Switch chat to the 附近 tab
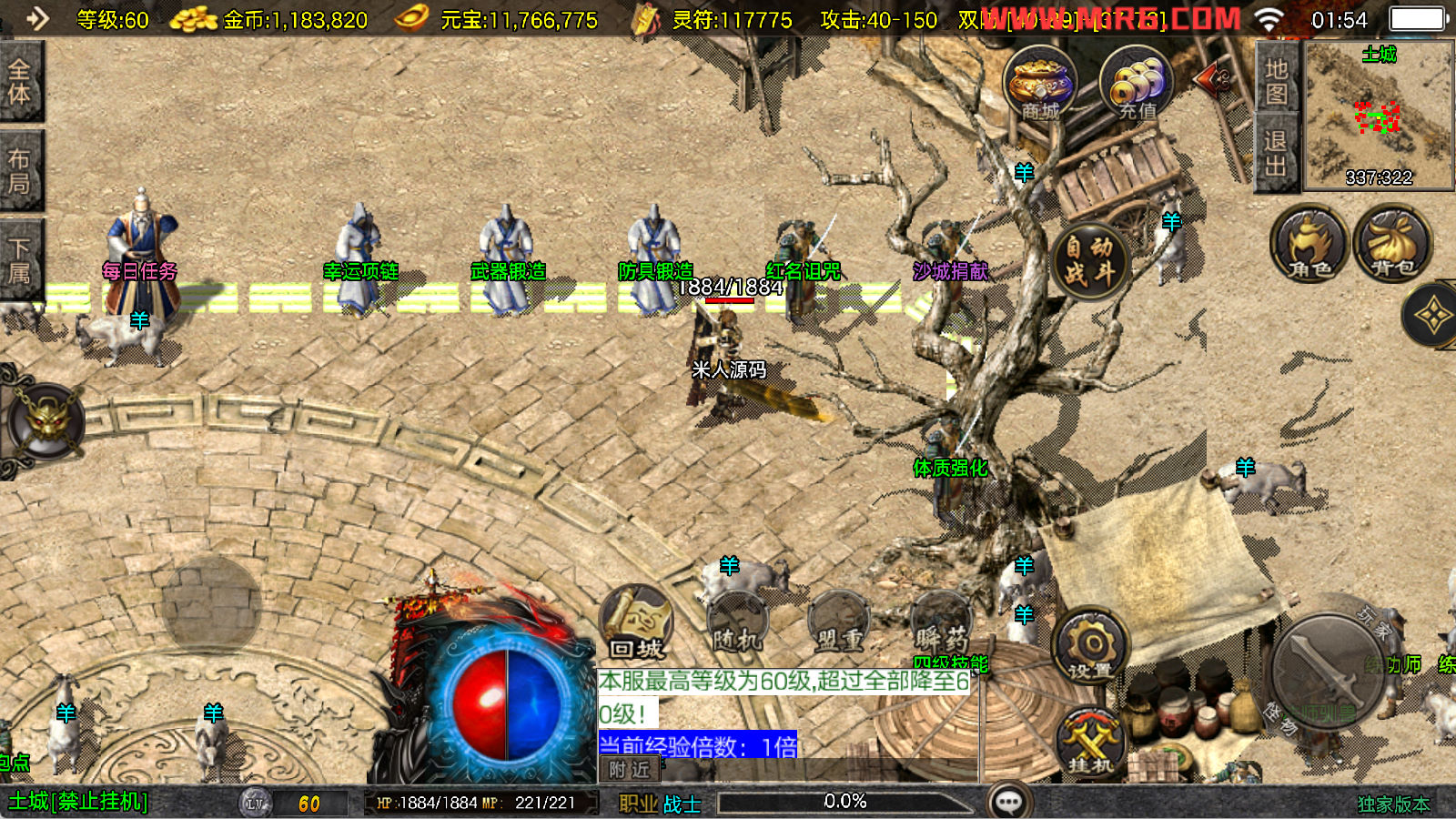 click(x=629, y=770)
